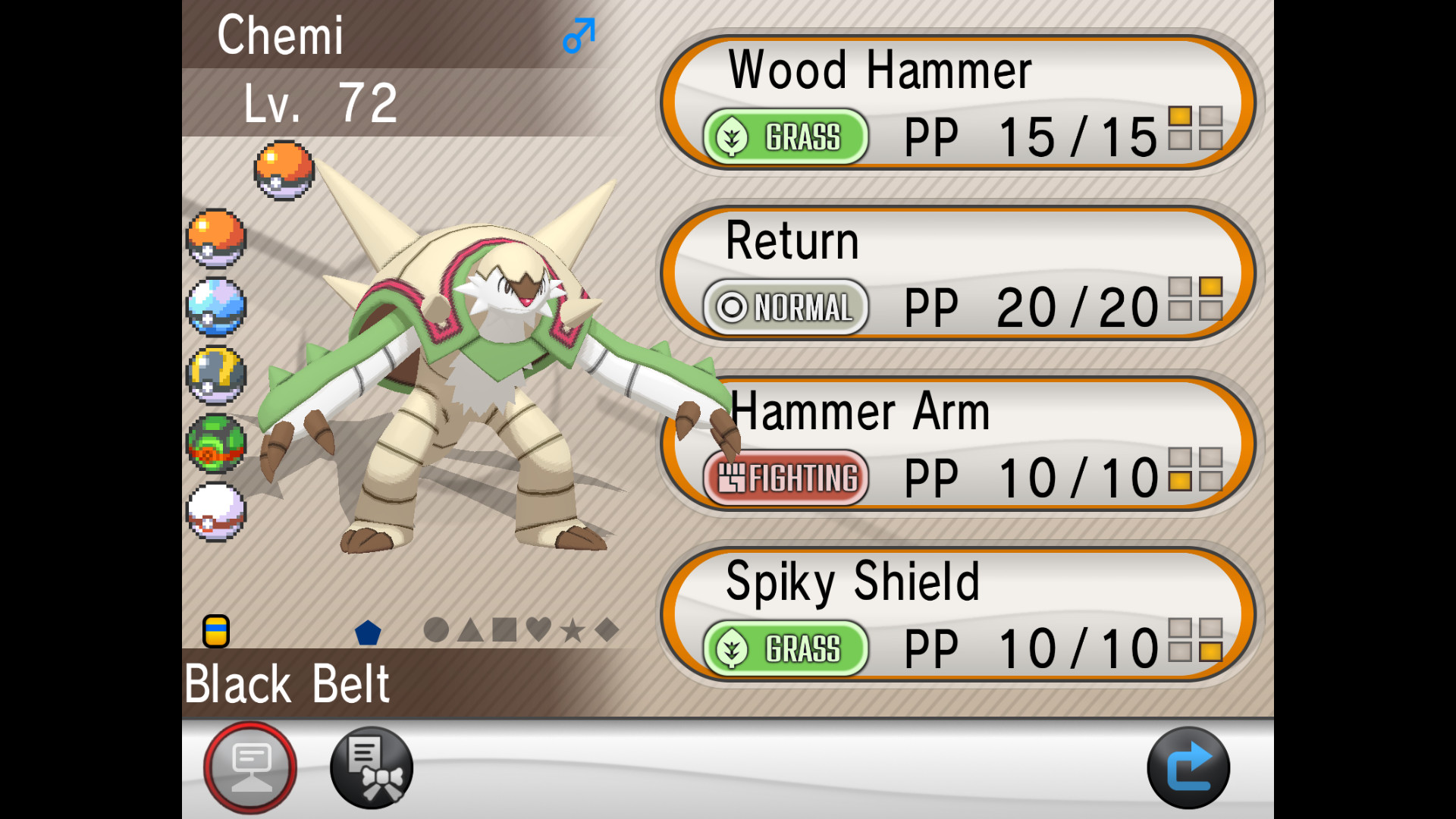The width and height of the screenshot is (1456, 819).
Task: Click the Normal type badge on Return
Action: (785, 308)
